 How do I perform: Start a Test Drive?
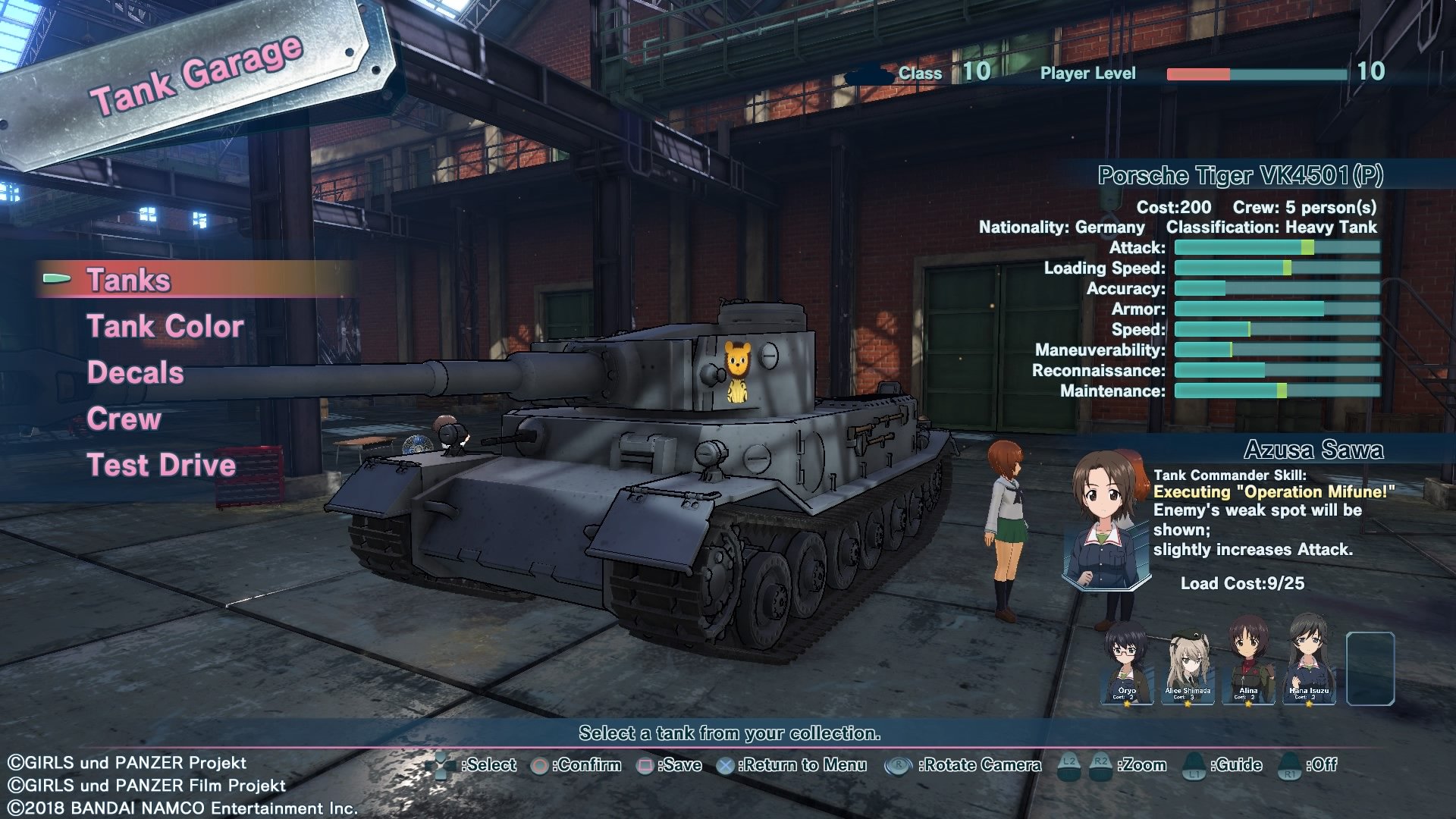161,465
